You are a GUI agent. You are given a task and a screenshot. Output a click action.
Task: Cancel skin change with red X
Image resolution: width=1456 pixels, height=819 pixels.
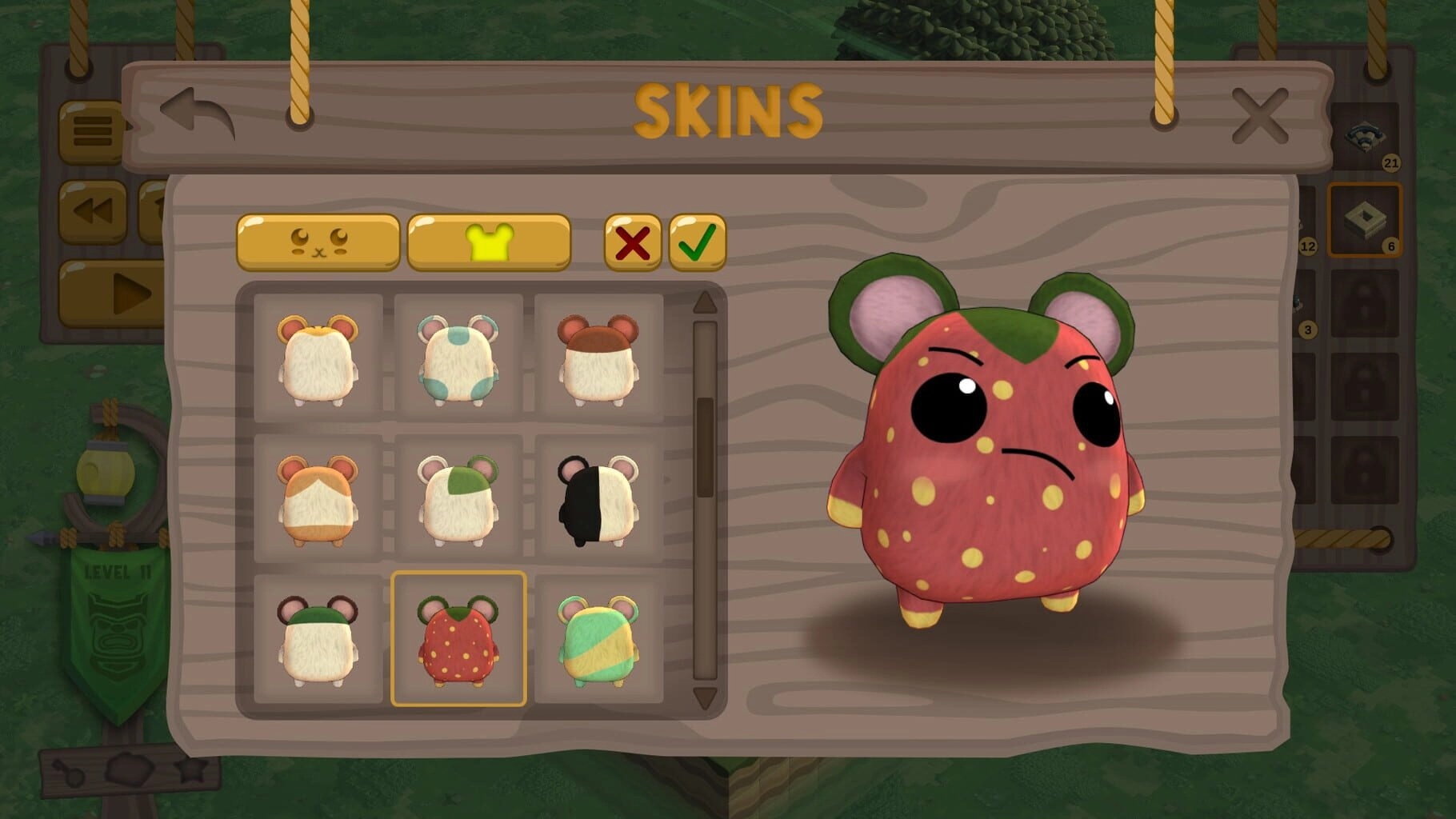click(x=632, y=242)
